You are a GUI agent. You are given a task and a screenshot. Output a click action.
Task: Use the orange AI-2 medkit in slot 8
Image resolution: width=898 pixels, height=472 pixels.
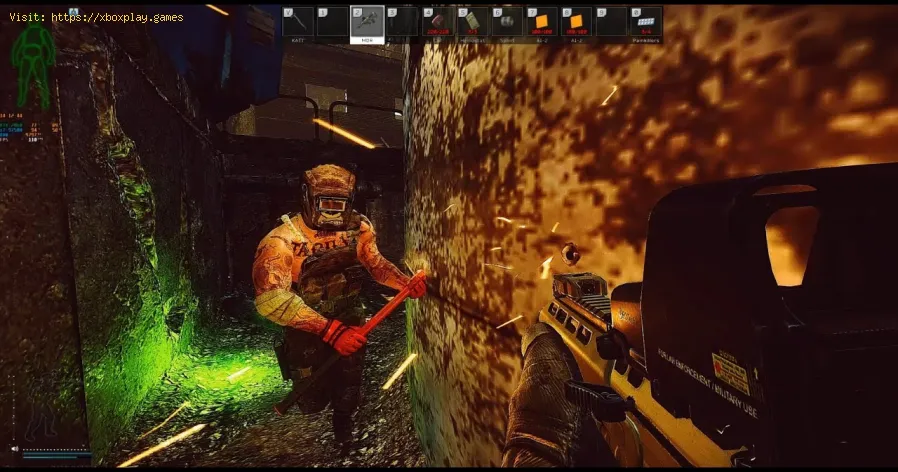coord(575,22)
